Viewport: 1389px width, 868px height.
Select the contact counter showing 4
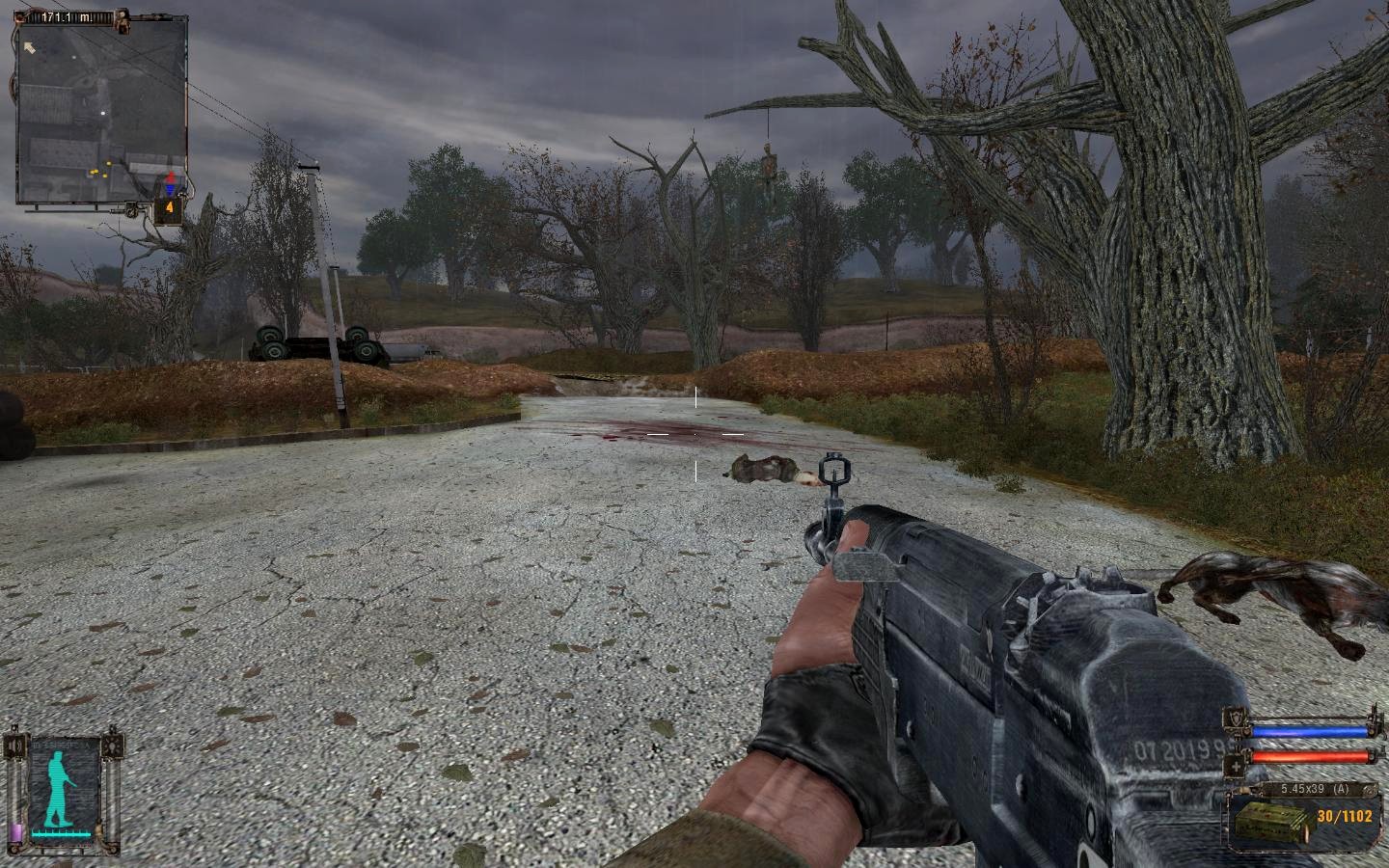click(x=169, y=208)
